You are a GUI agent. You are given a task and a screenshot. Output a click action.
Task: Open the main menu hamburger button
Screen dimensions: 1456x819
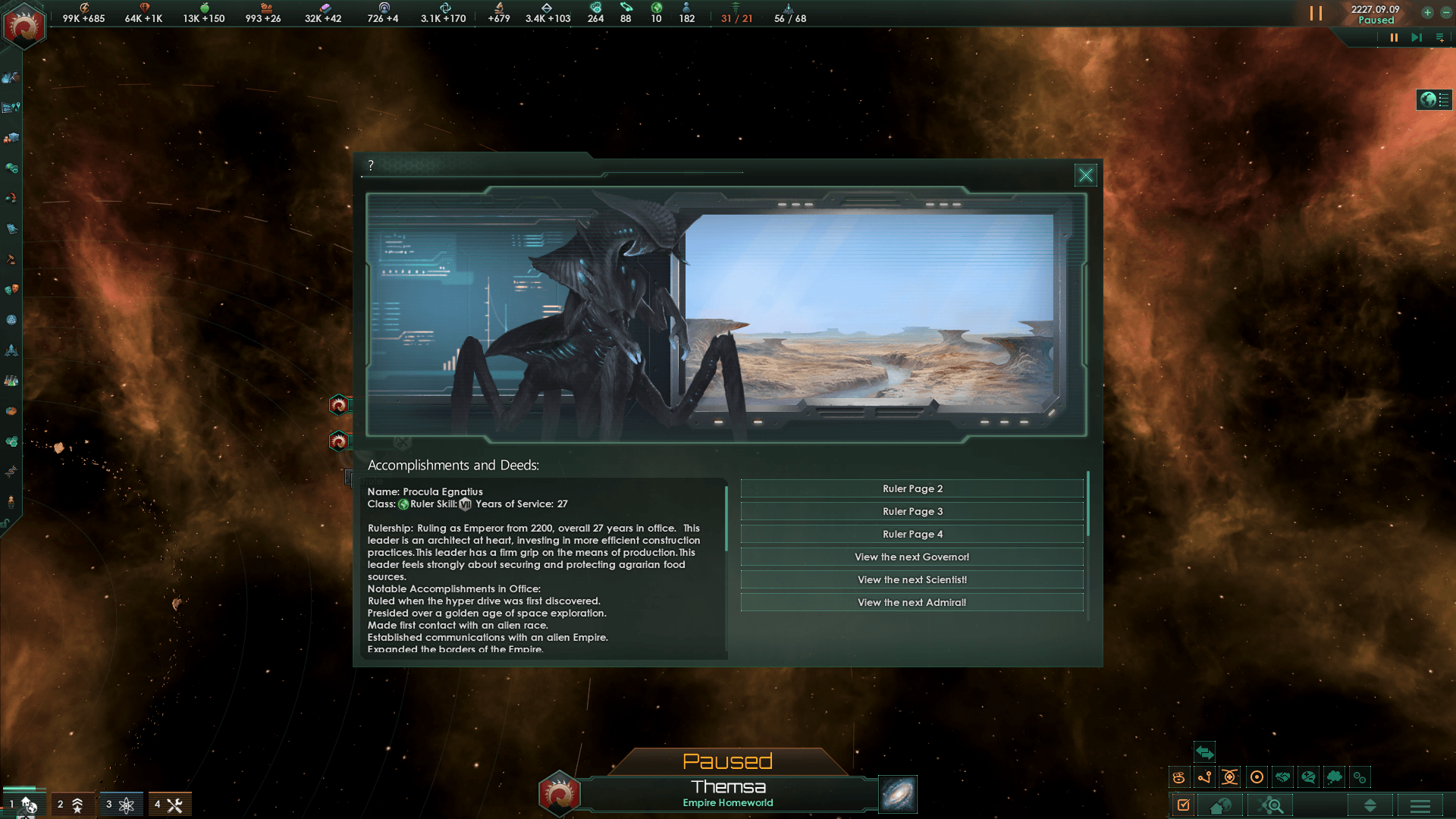click(1420, 805)
